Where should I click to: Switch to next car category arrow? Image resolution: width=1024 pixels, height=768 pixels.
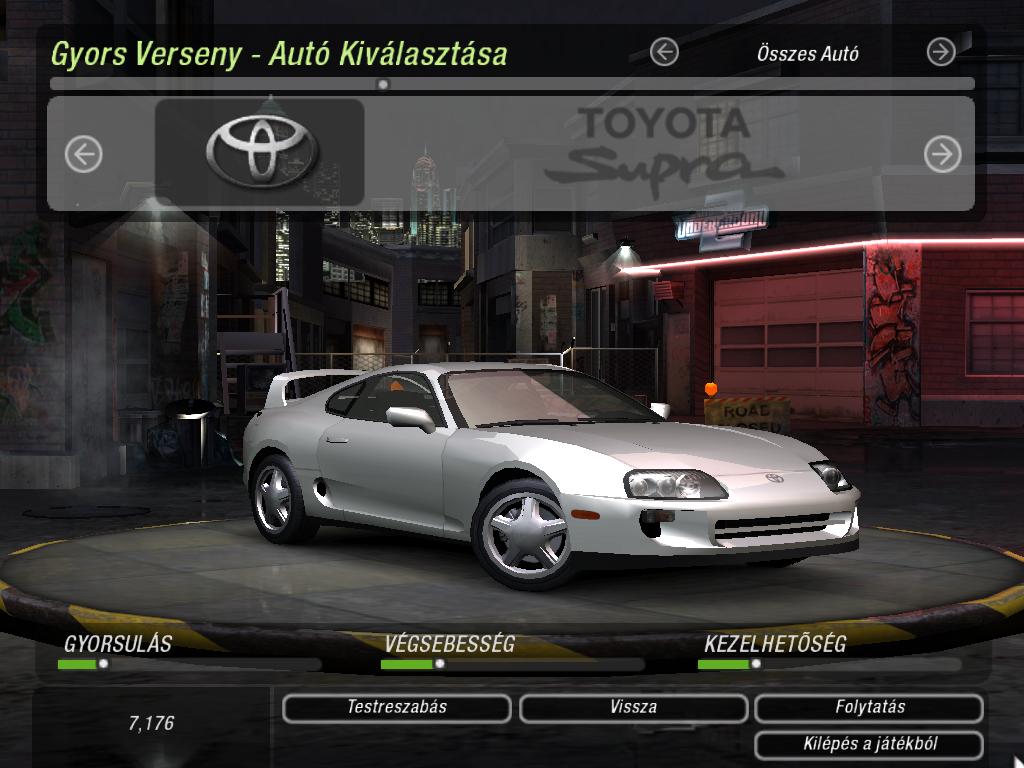[941, 52]
